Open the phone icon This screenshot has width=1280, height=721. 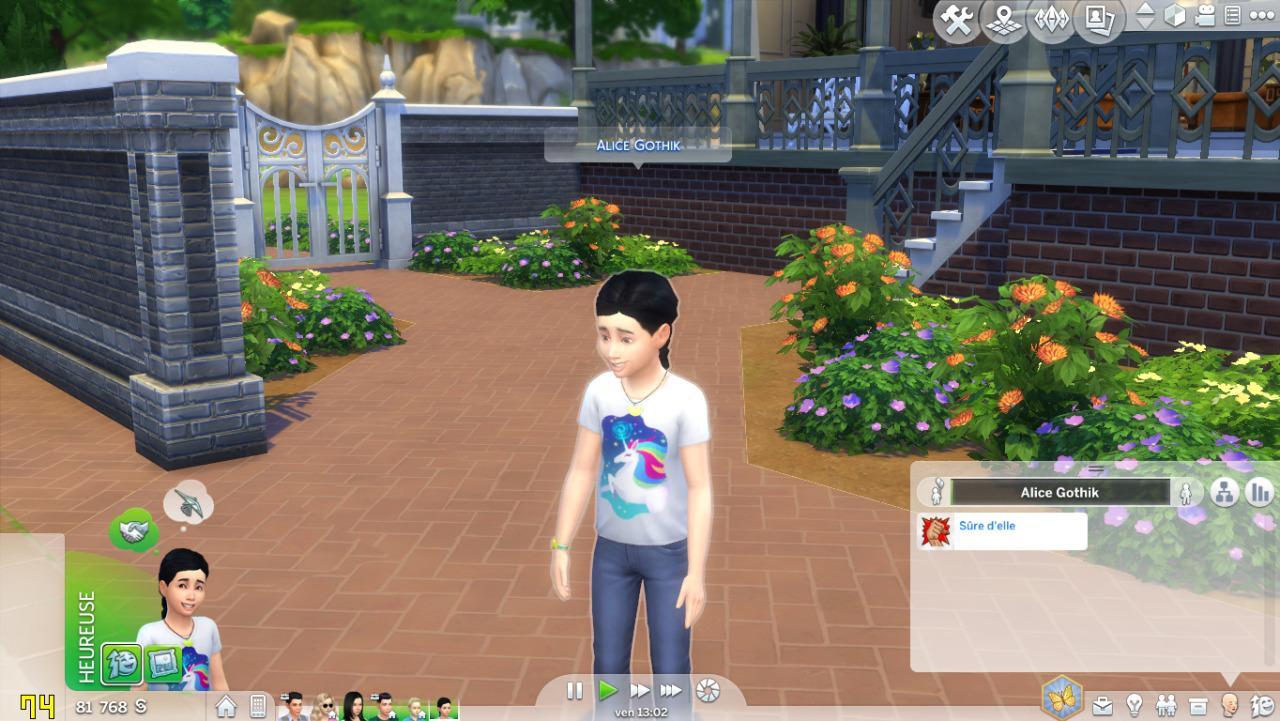[x=257, y=706]
